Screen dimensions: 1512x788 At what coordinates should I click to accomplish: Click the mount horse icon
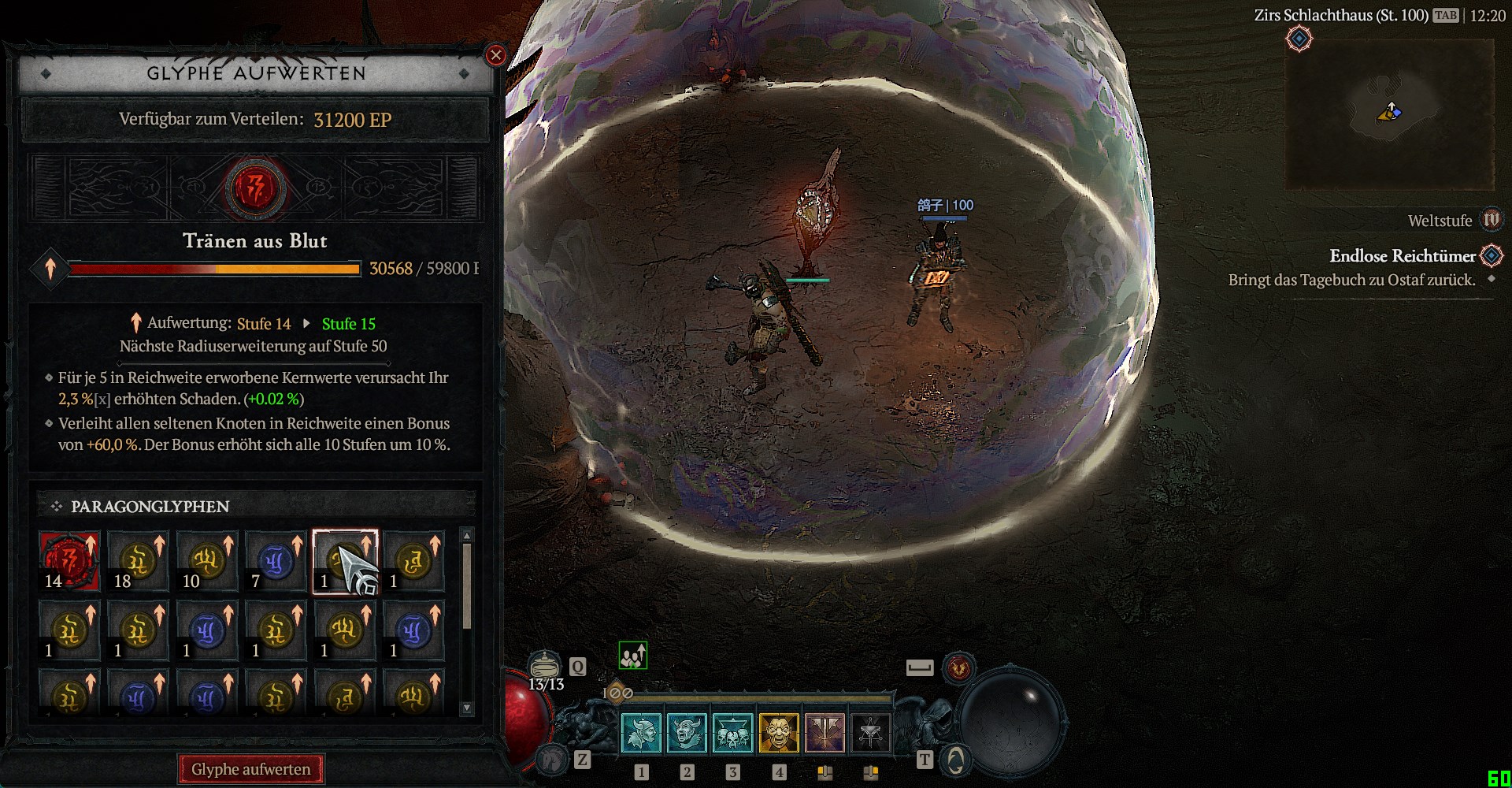(552, 759)
